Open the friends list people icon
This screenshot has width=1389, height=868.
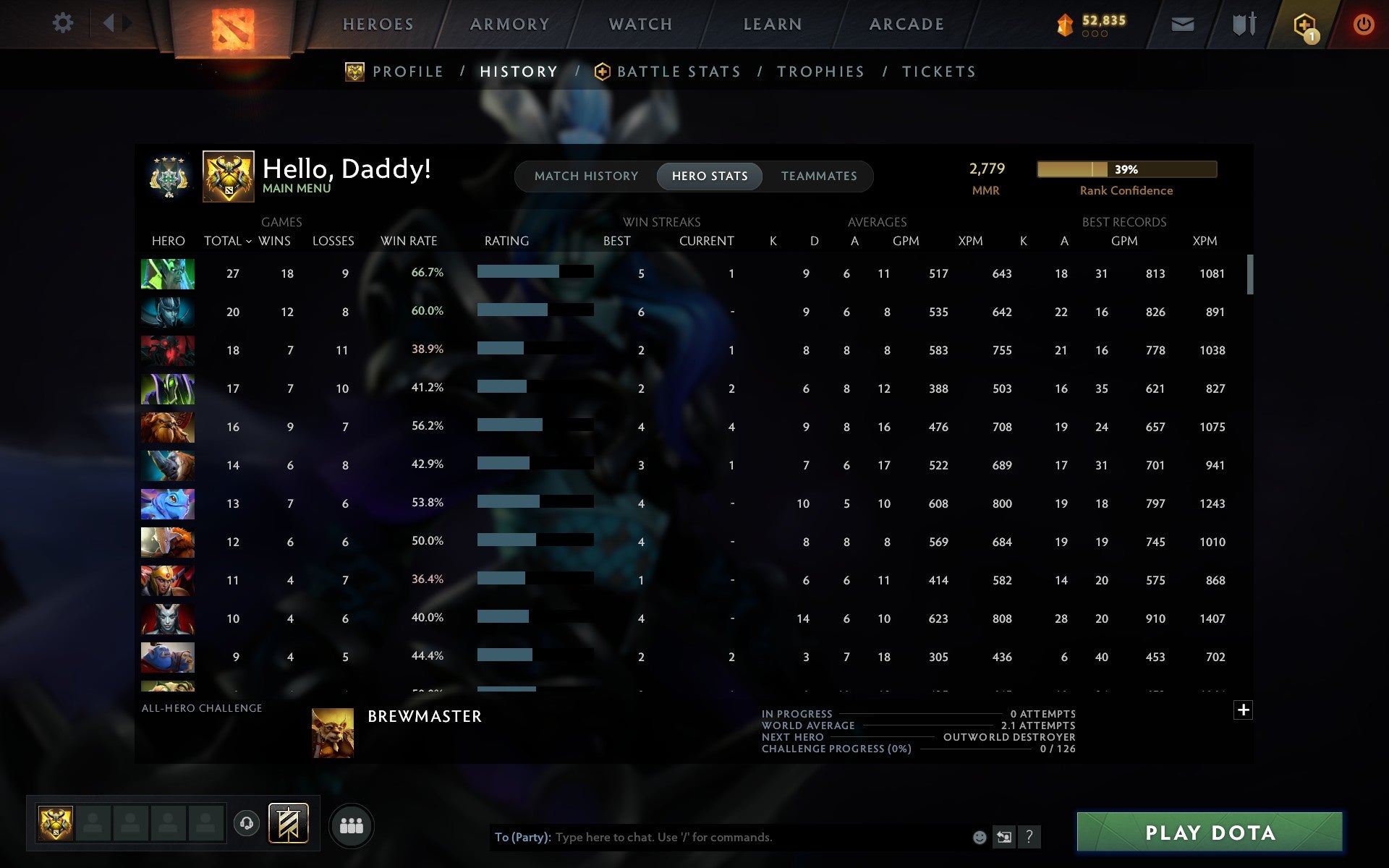[352, 824]
